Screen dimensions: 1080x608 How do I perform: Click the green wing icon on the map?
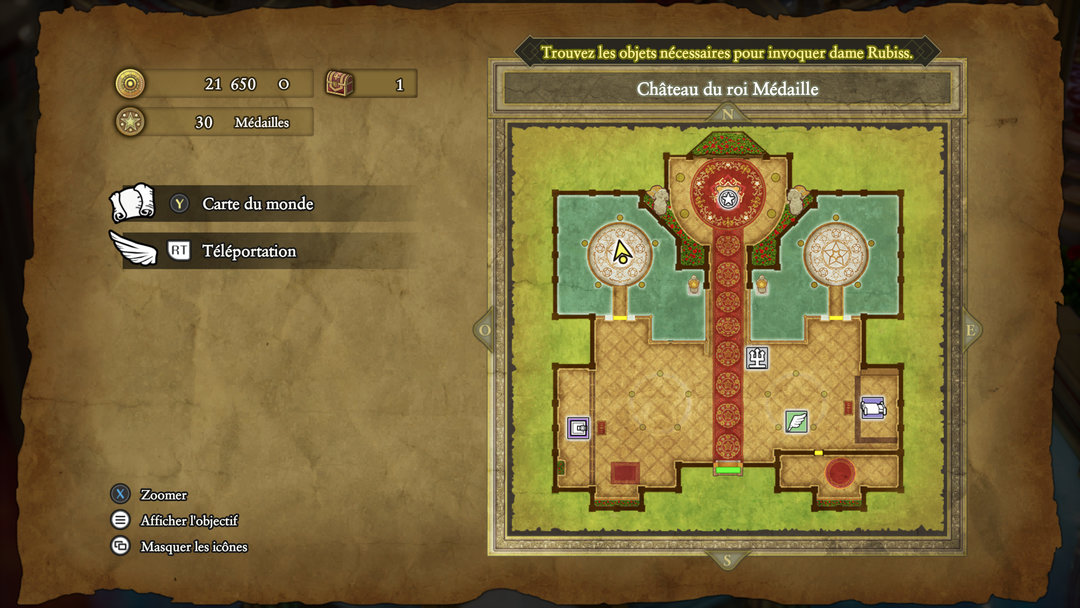(796, 422)
